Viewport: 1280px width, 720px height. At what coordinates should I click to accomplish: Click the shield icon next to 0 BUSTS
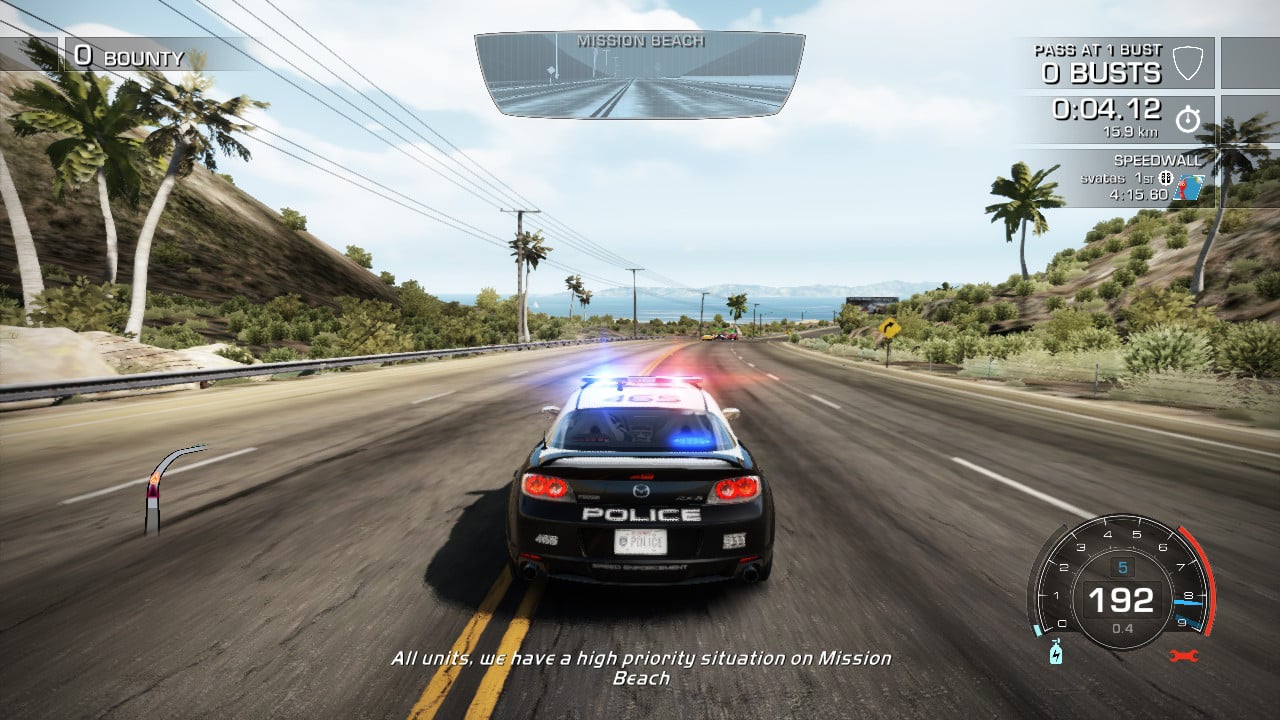click(1187, 63)
